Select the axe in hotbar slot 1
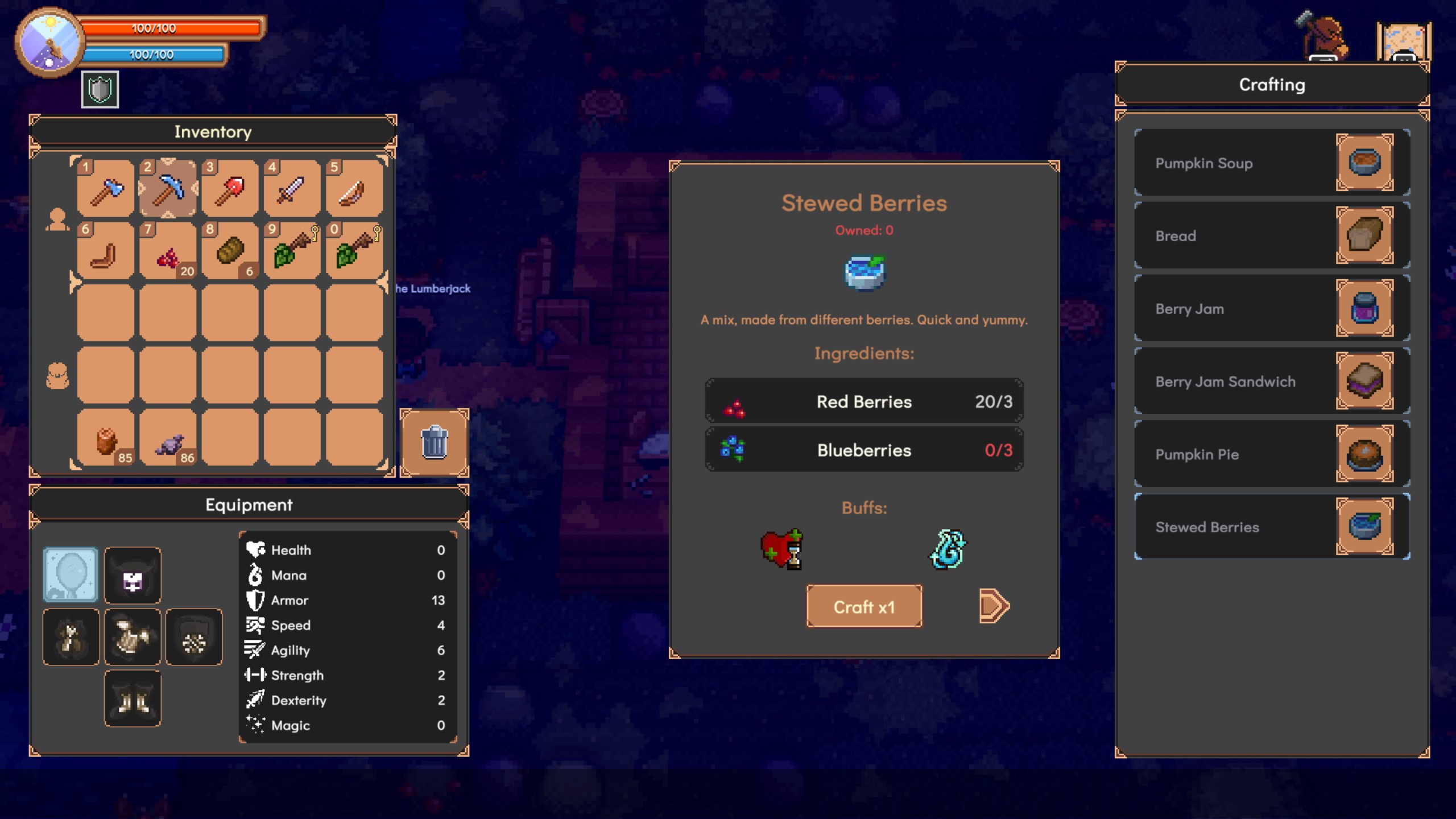 (x=106, y=189)
